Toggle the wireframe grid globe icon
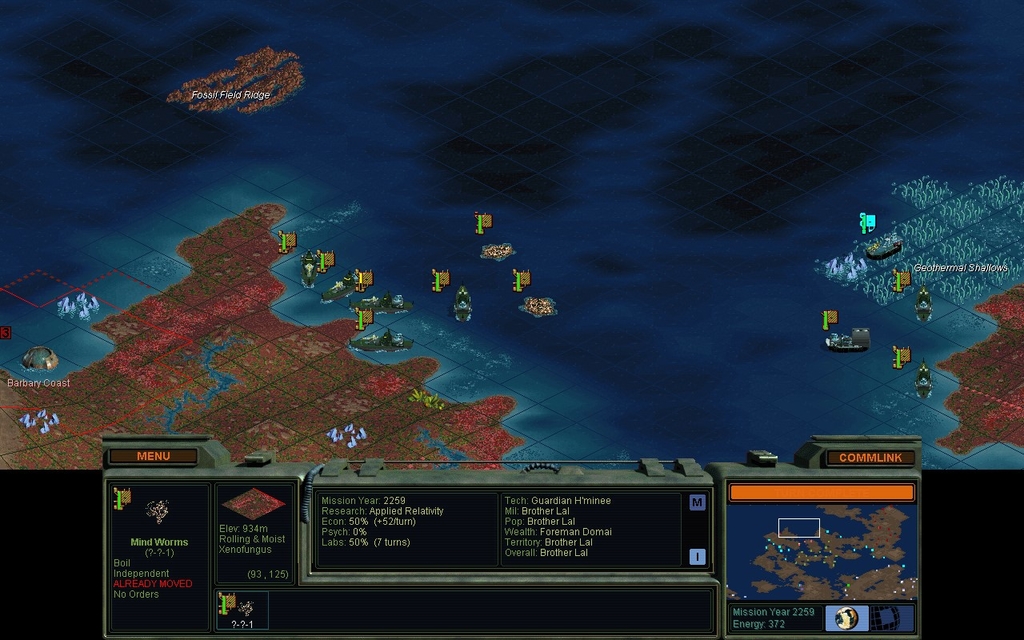This screenshot has width=1024, height=640. point(886,618)
